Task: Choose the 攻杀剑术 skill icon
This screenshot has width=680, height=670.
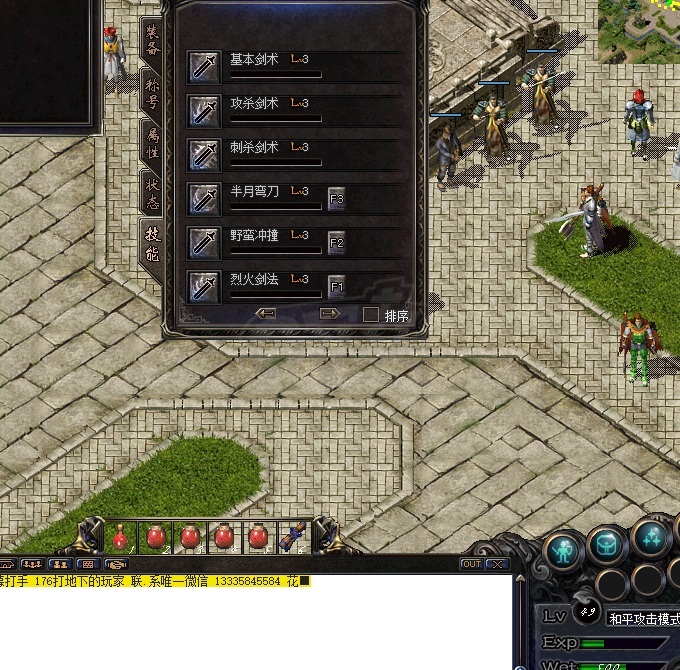Action: point(204,110)
